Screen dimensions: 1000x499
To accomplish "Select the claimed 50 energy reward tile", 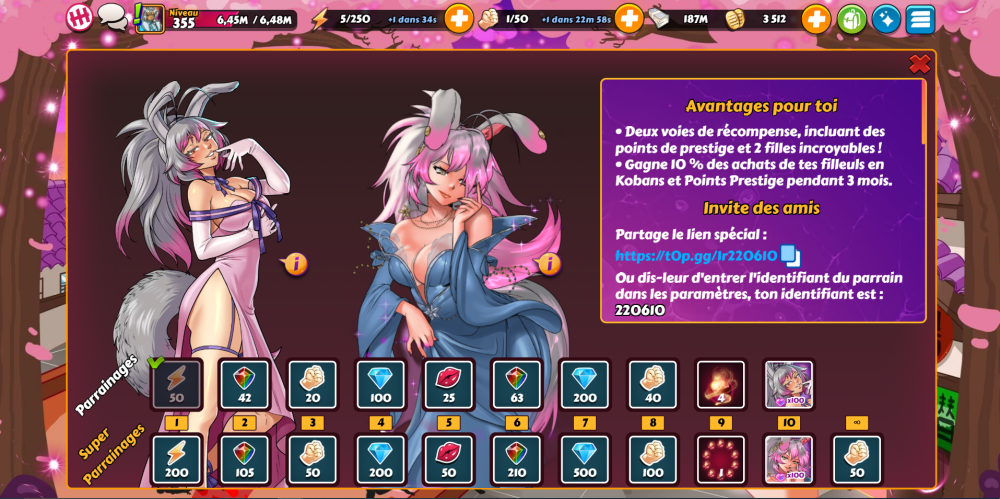I will [177, 384].
